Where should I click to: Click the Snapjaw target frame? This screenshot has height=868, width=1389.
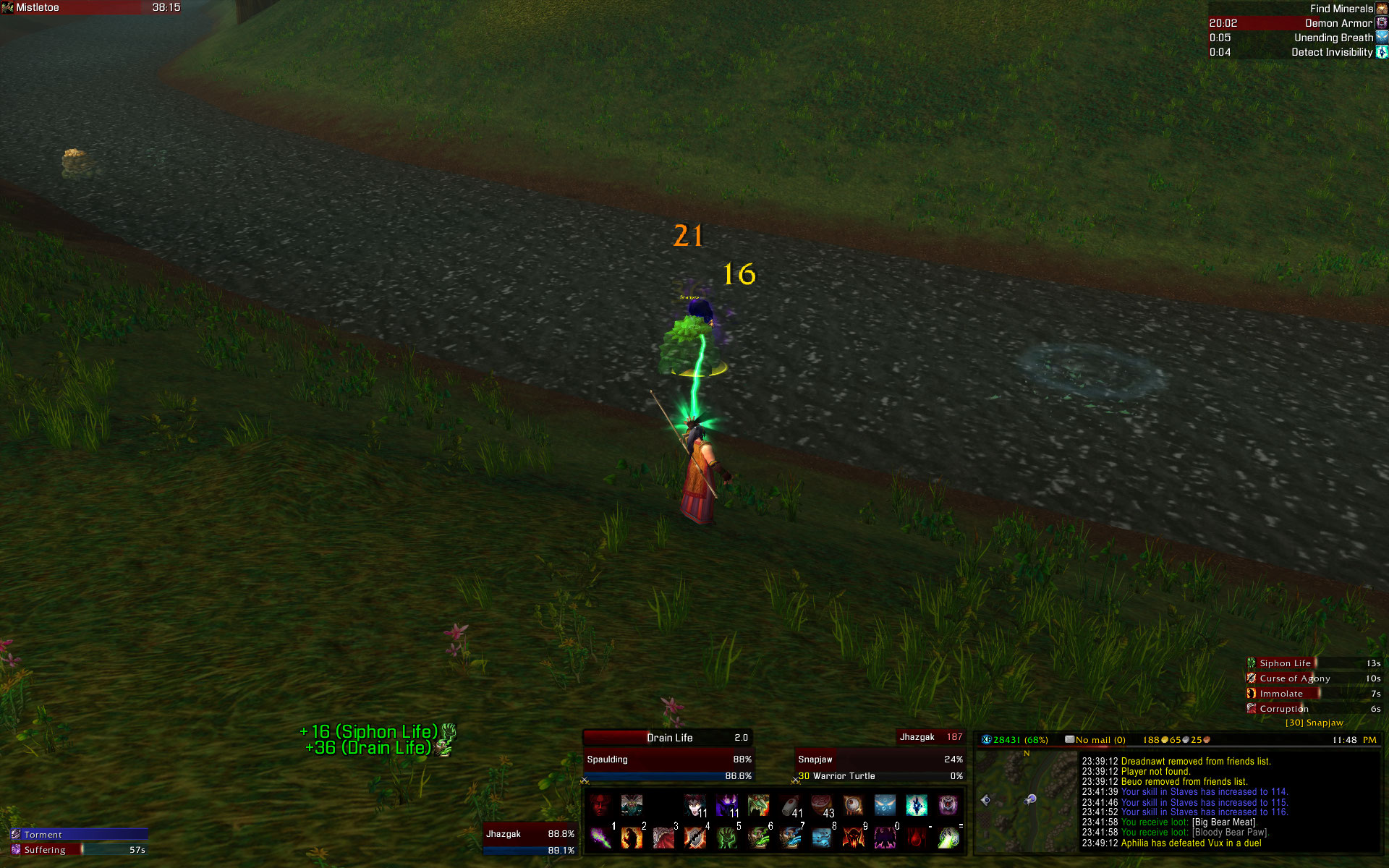pyautogui.click(x=880, y=759)
